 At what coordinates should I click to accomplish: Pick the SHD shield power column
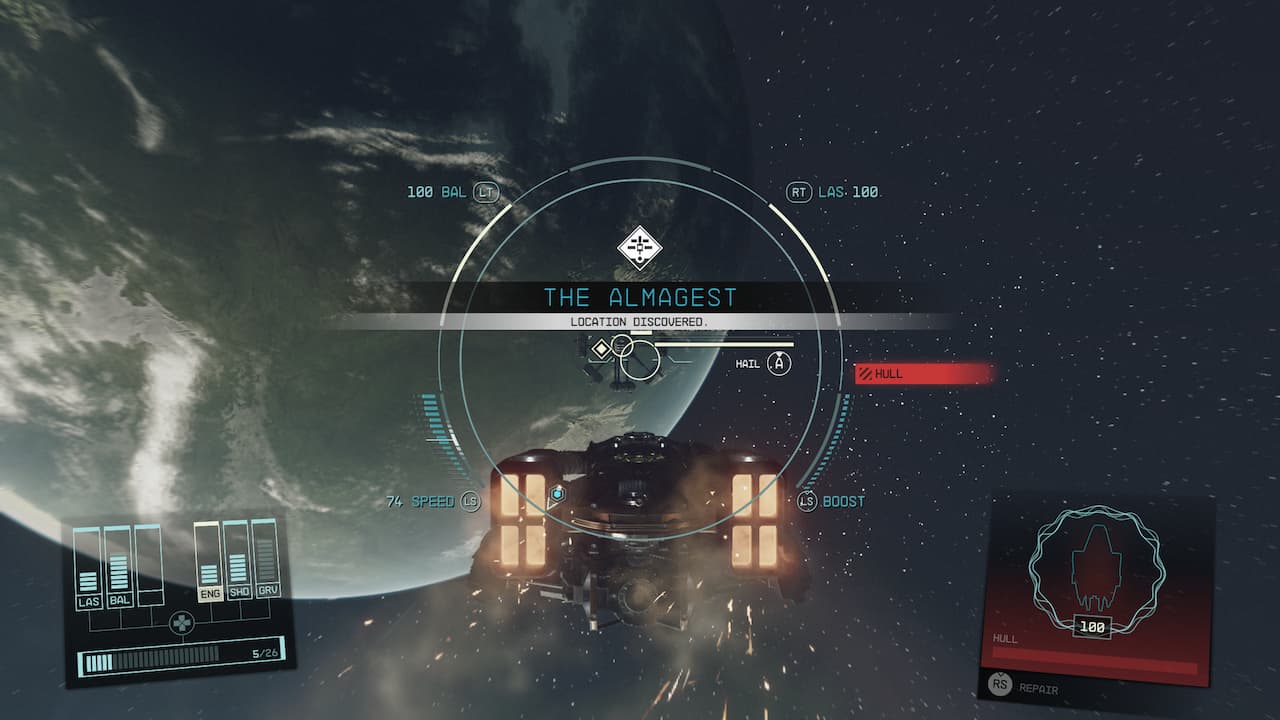coord(237,564)
